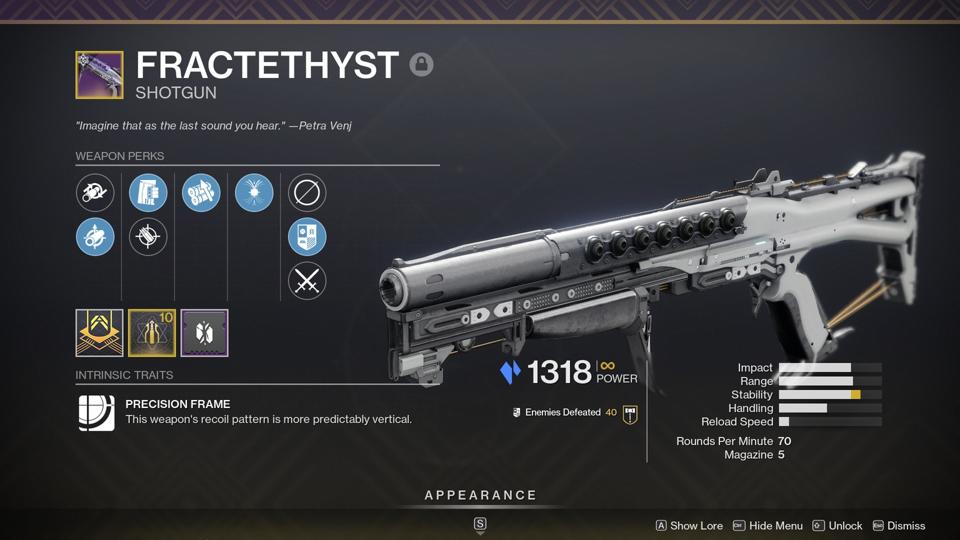Select the unselected barrel perk in the first column

[95, 192]
